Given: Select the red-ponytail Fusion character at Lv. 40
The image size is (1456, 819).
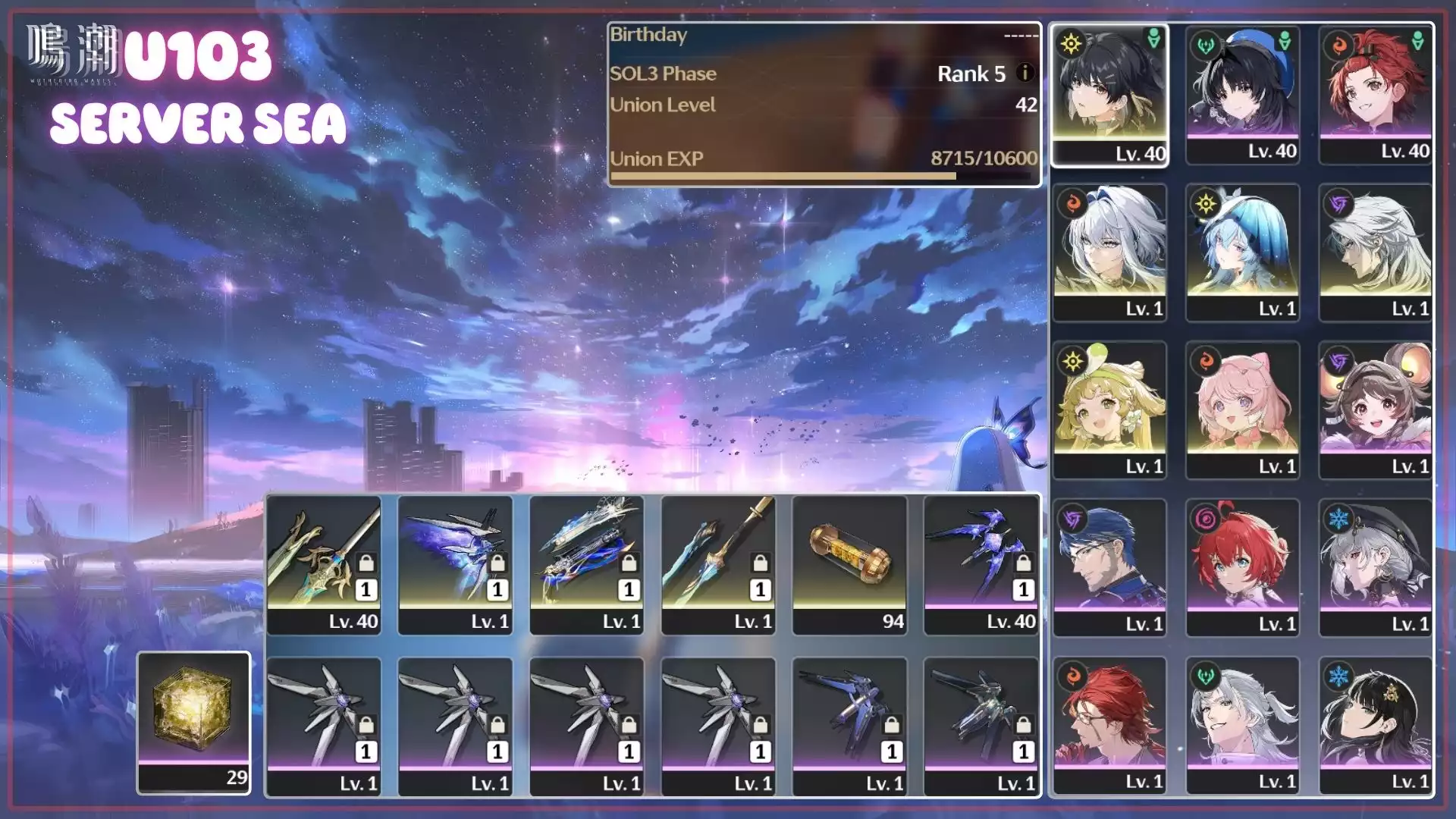Looking at the screenshot, I should [1376, 95].
